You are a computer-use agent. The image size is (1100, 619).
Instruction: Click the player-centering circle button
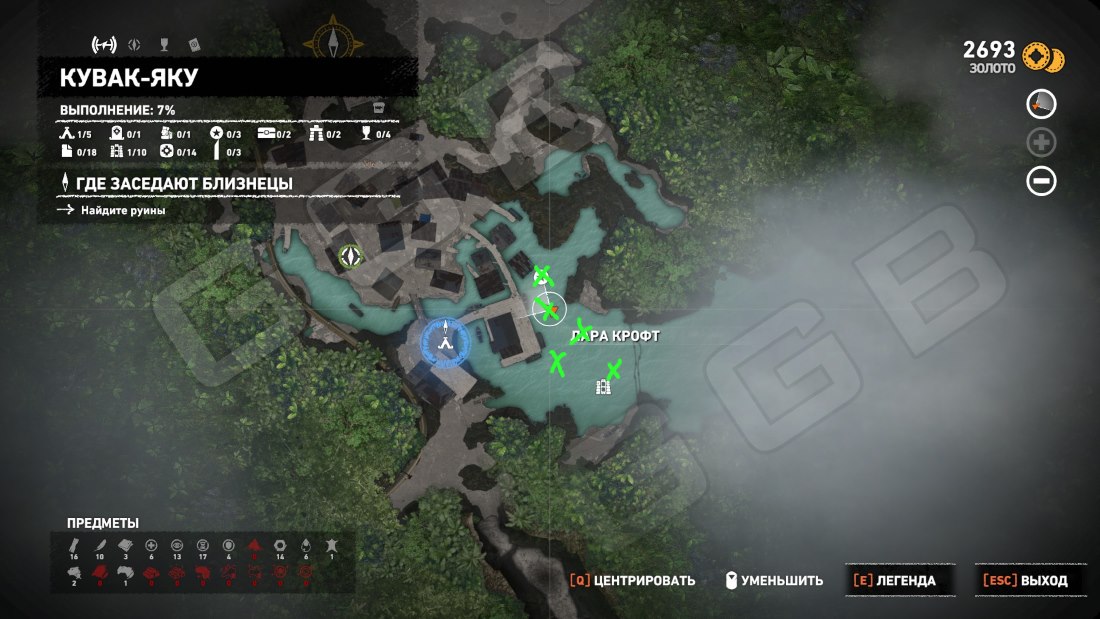[x=1041, y=104]
